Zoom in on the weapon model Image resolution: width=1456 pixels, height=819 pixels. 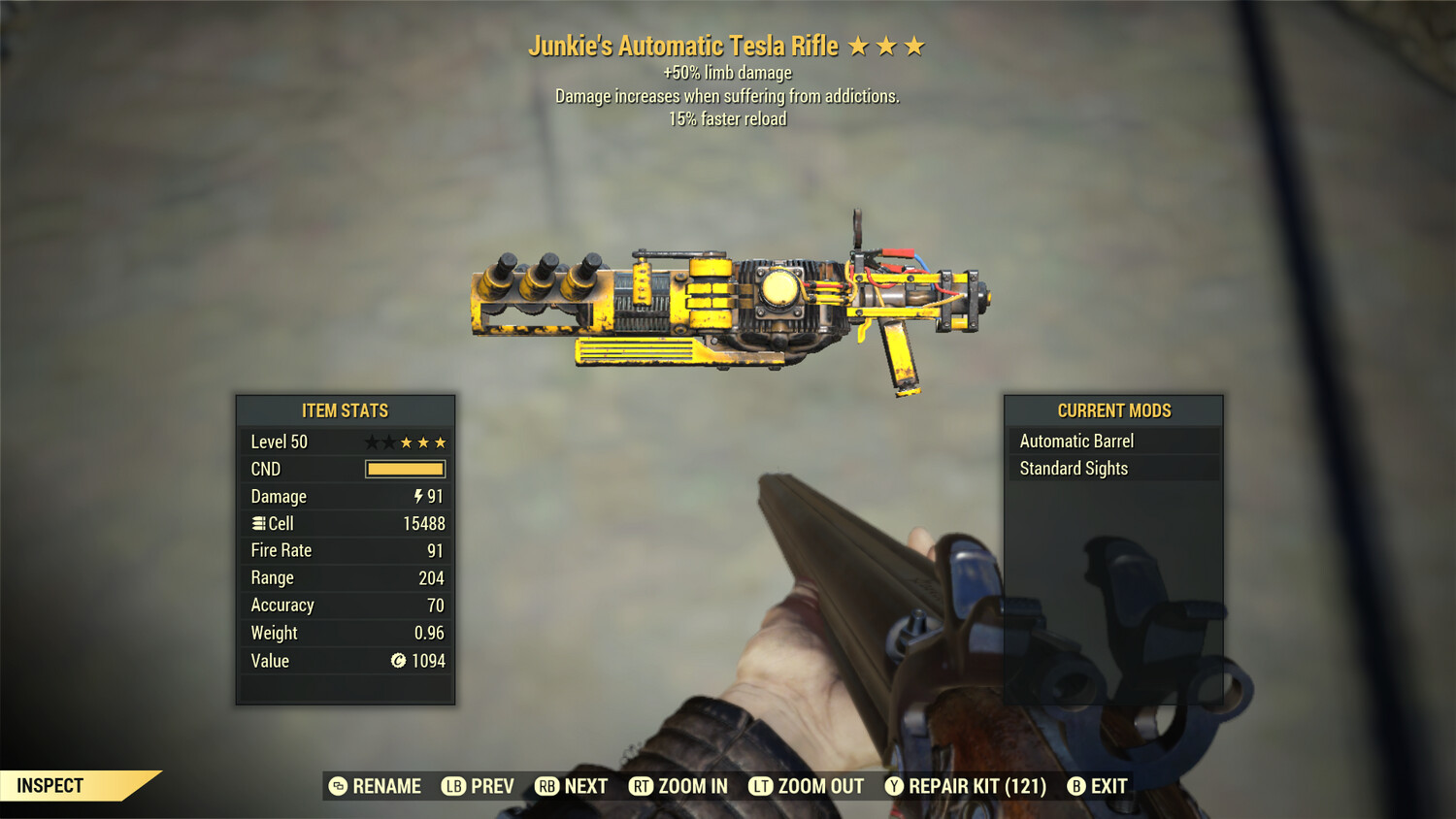[678, 786]
